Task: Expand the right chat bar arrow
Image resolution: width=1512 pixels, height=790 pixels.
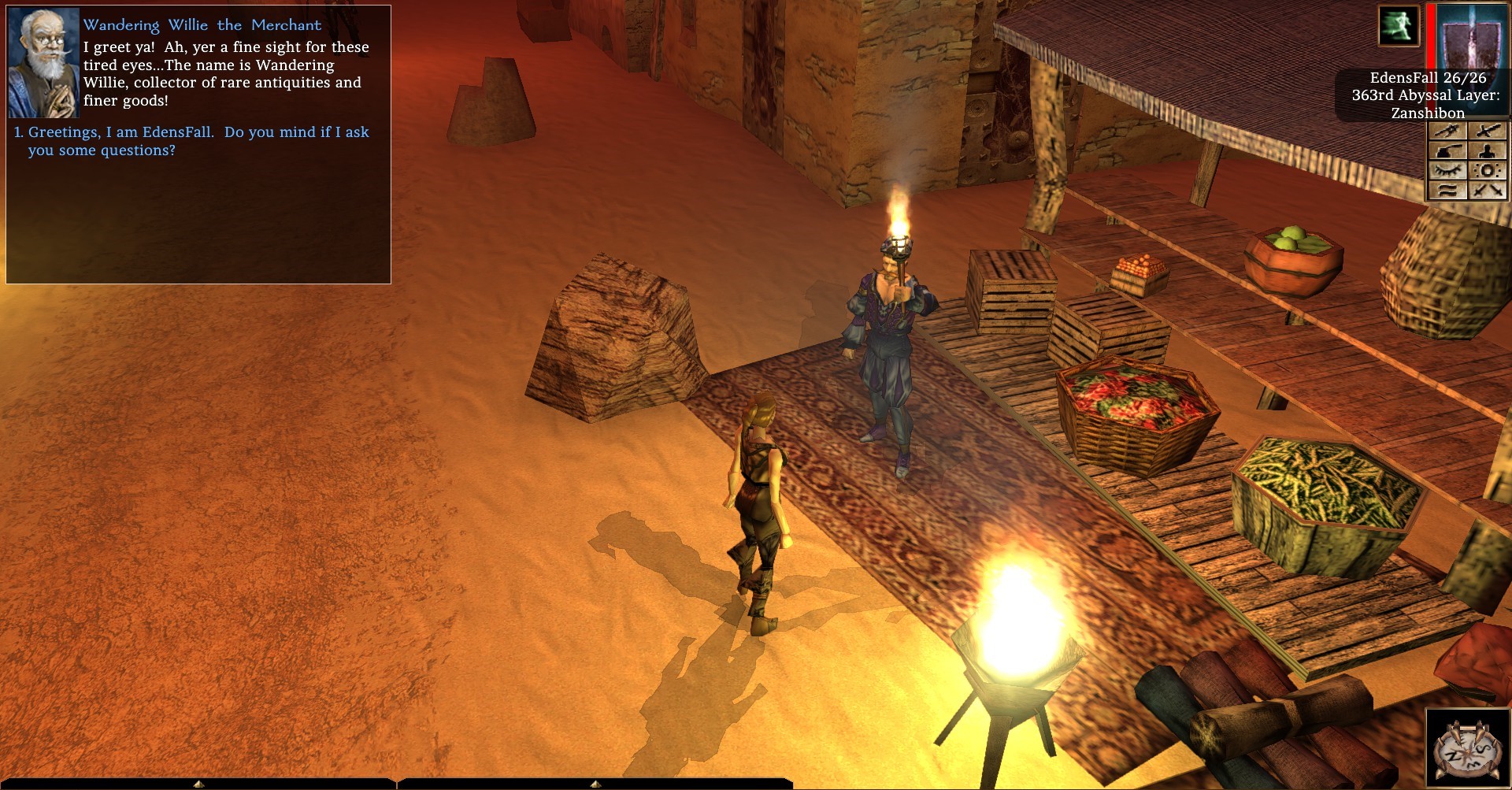Action: [593, 784]
